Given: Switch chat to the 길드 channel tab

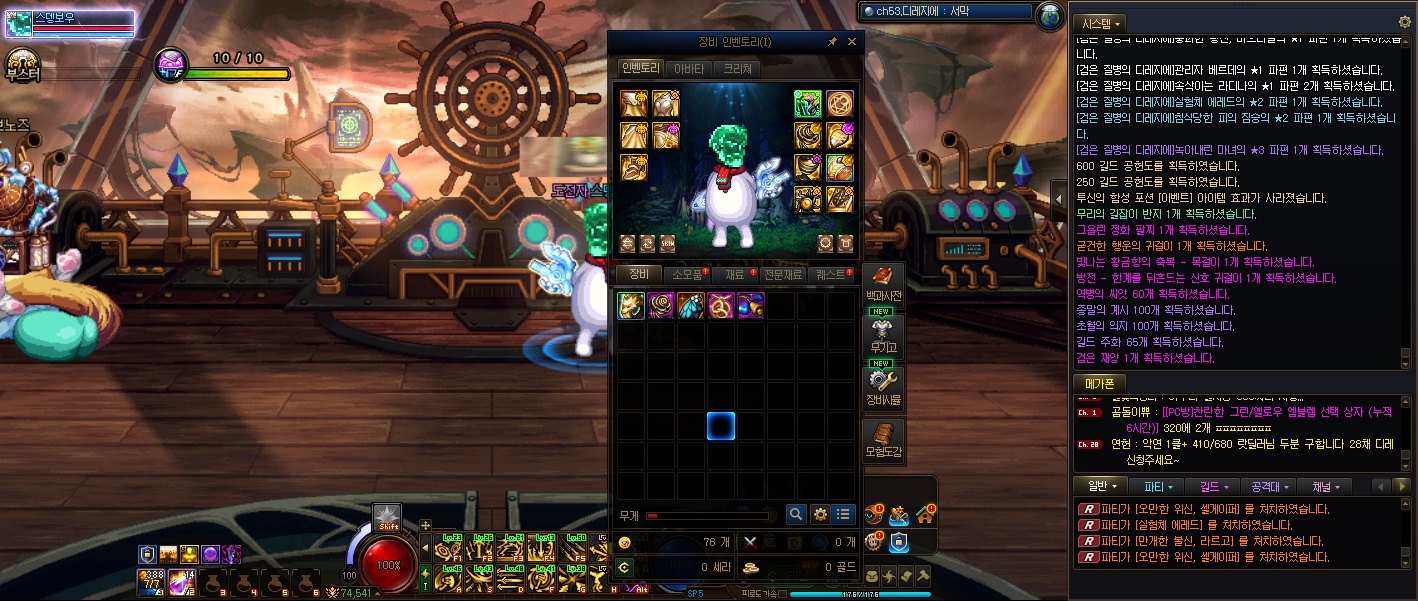Looking at the screenshot, I should pos(1214,486).
